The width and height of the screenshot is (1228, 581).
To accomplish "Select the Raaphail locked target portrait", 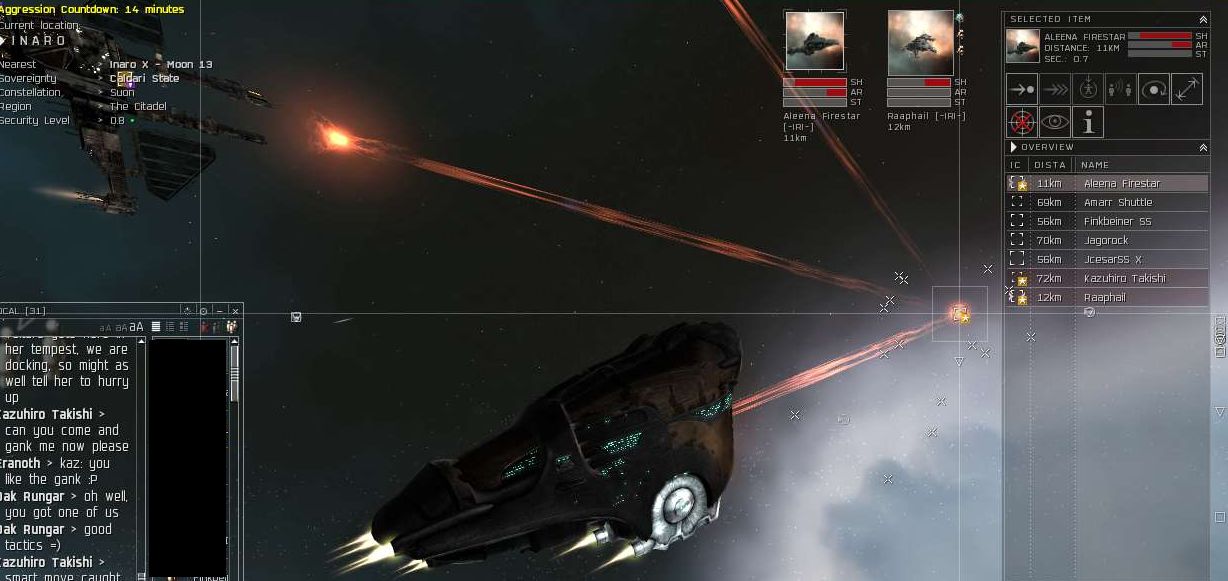I will point(920,41).
